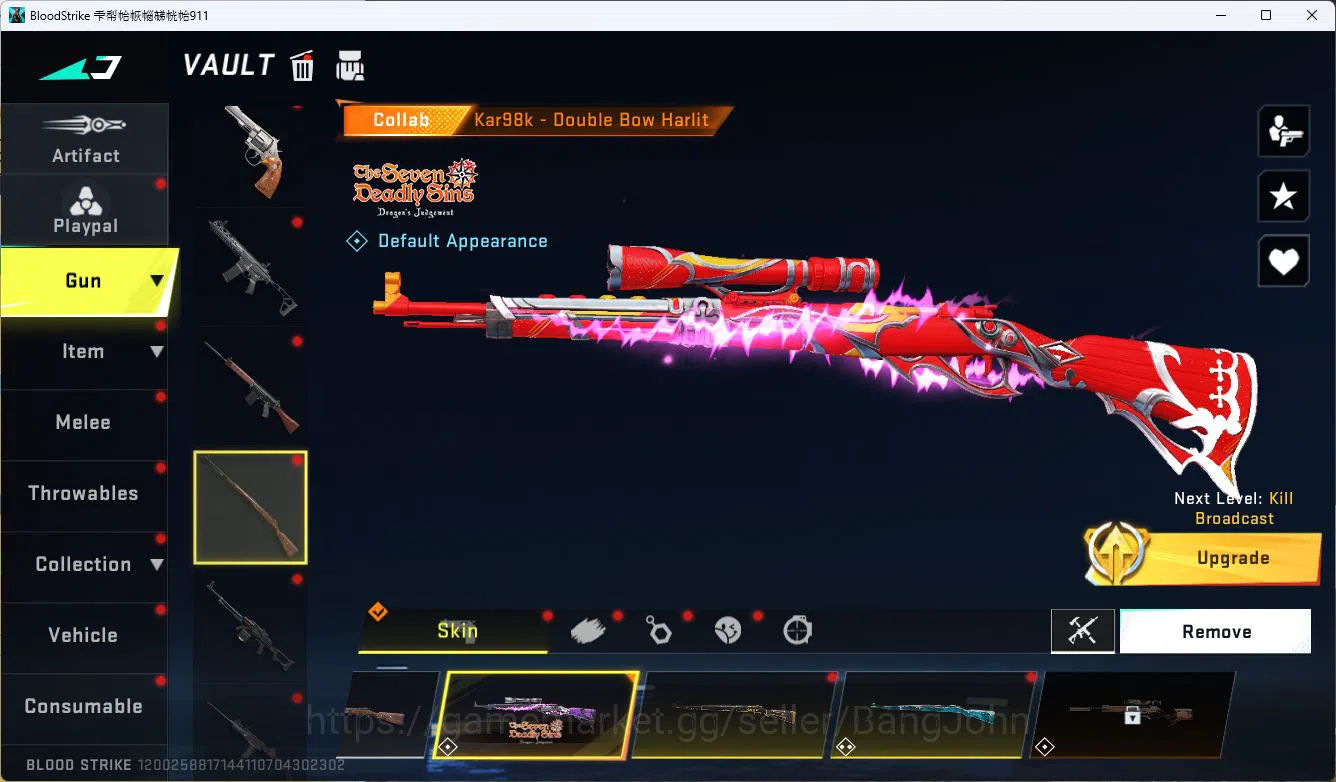This screenshot has width=1336, height=782.
Task: Click the weapon inspect crossed-rifle icon
Action: click(x=1083, y=631)
